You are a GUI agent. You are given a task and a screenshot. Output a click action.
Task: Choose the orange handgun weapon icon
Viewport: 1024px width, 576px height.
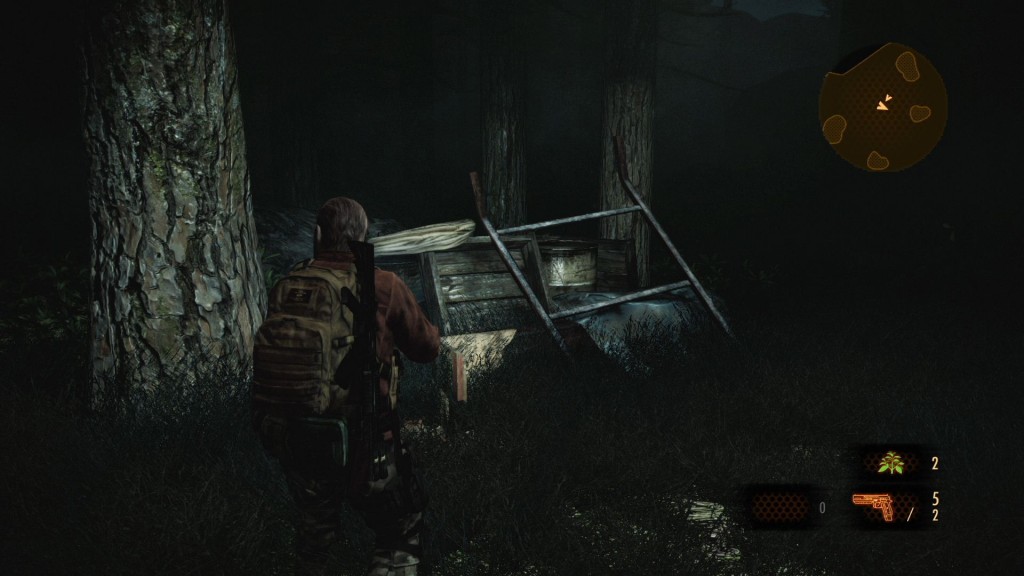click(x=874, y=506)
